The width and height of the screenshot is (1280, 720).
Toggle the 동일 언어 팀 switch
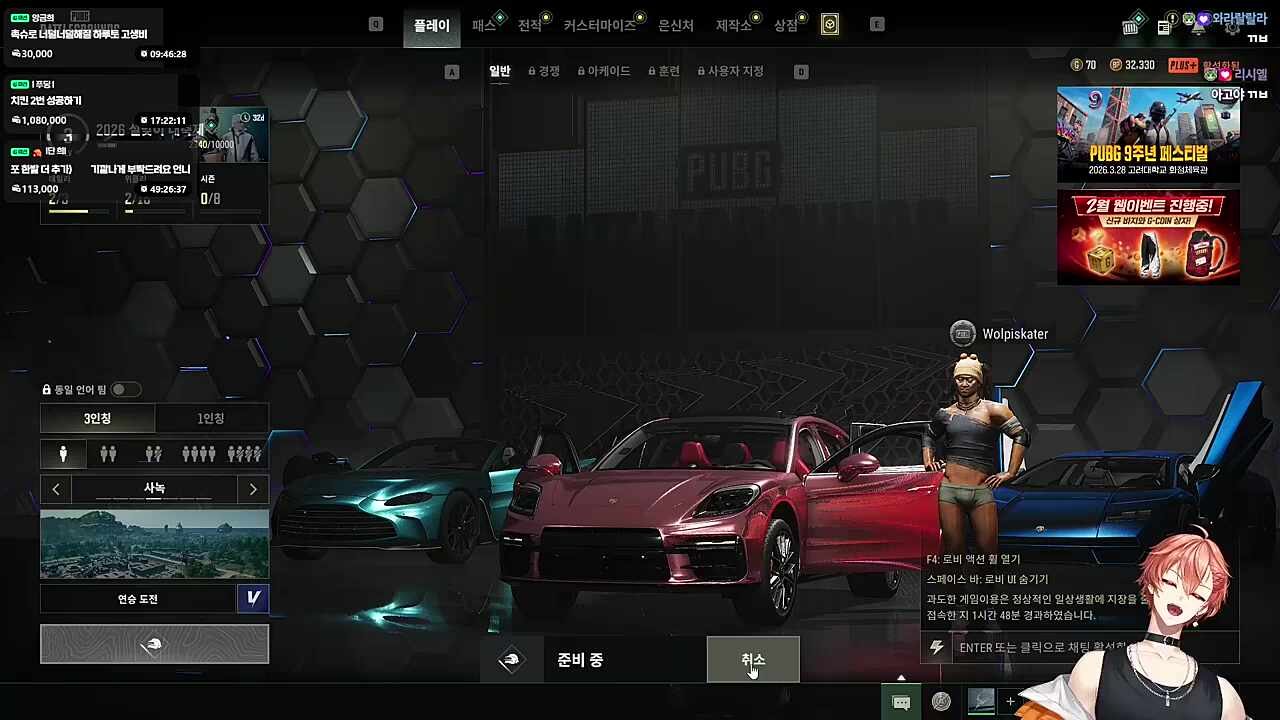pos(125,389)
